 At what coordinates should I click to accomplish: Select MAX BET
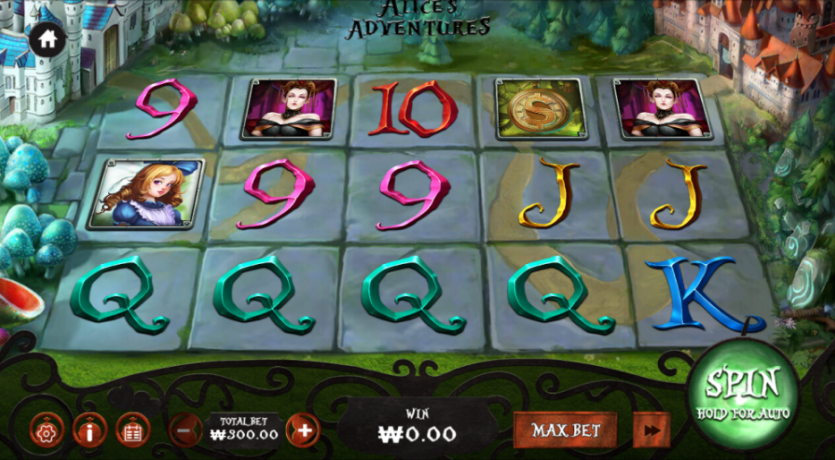pyautogui.click(x=566, y=431)
